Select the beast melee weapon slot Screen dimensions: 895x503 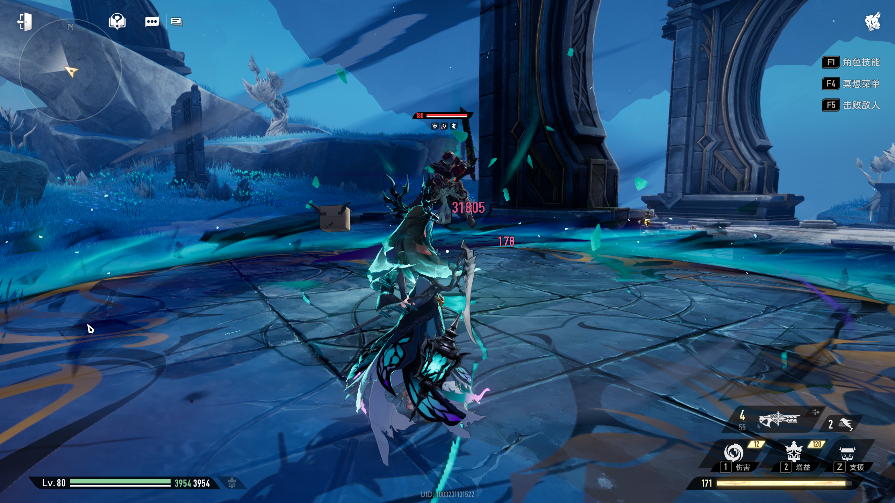tap(845, 423)
